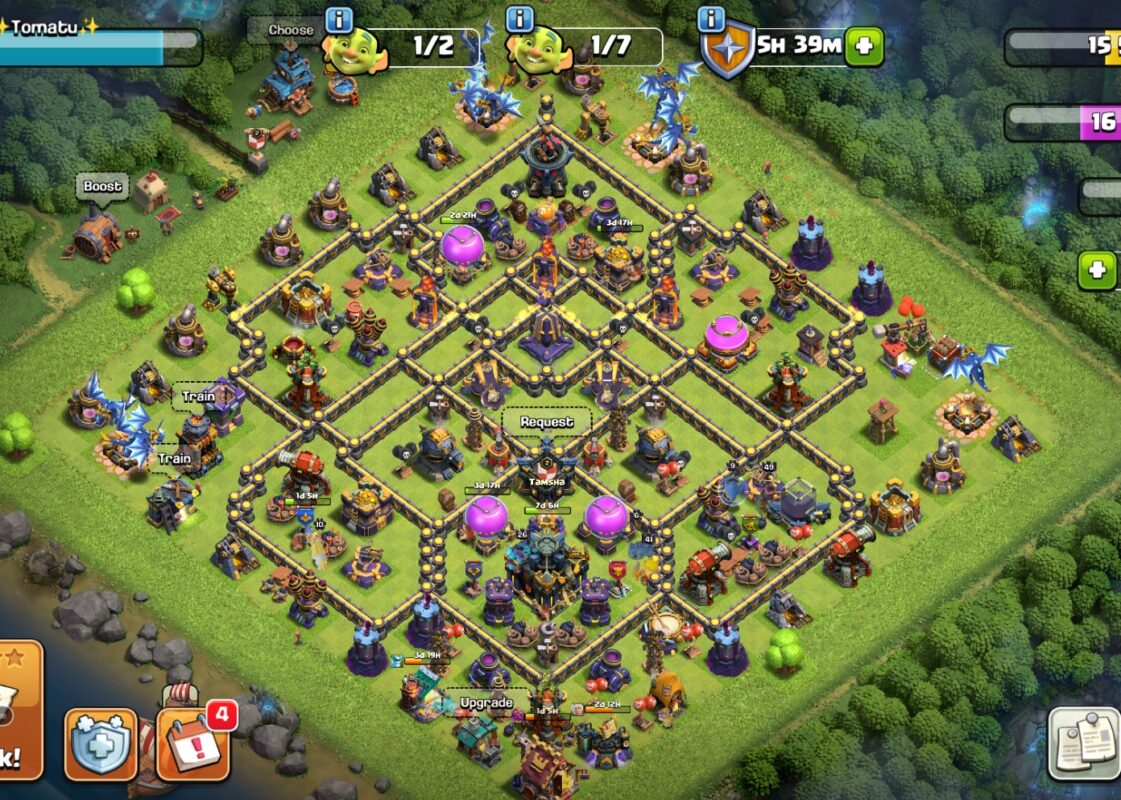Buy gems with the green plus button

click(1097, 270)
